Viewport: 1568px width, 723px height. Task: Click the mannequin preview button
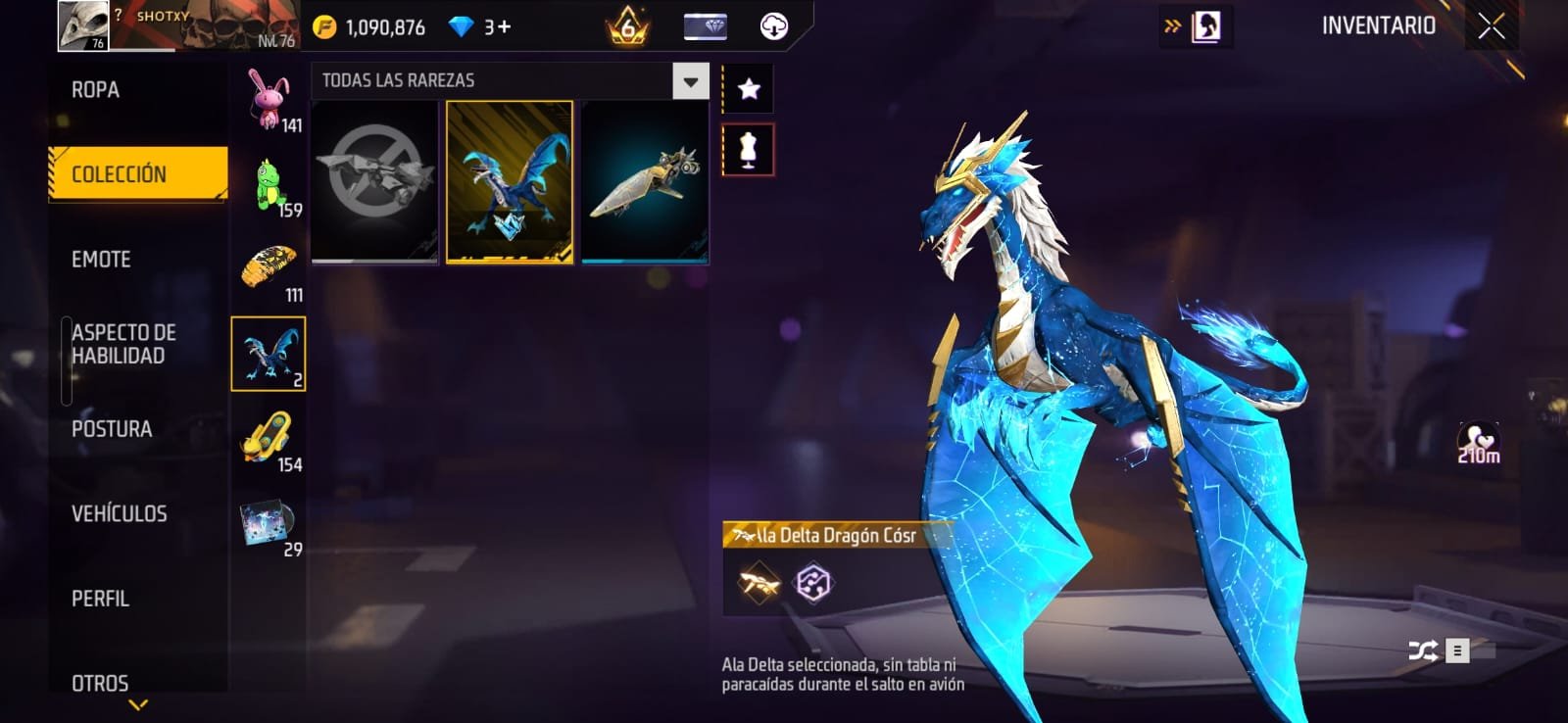749,150
